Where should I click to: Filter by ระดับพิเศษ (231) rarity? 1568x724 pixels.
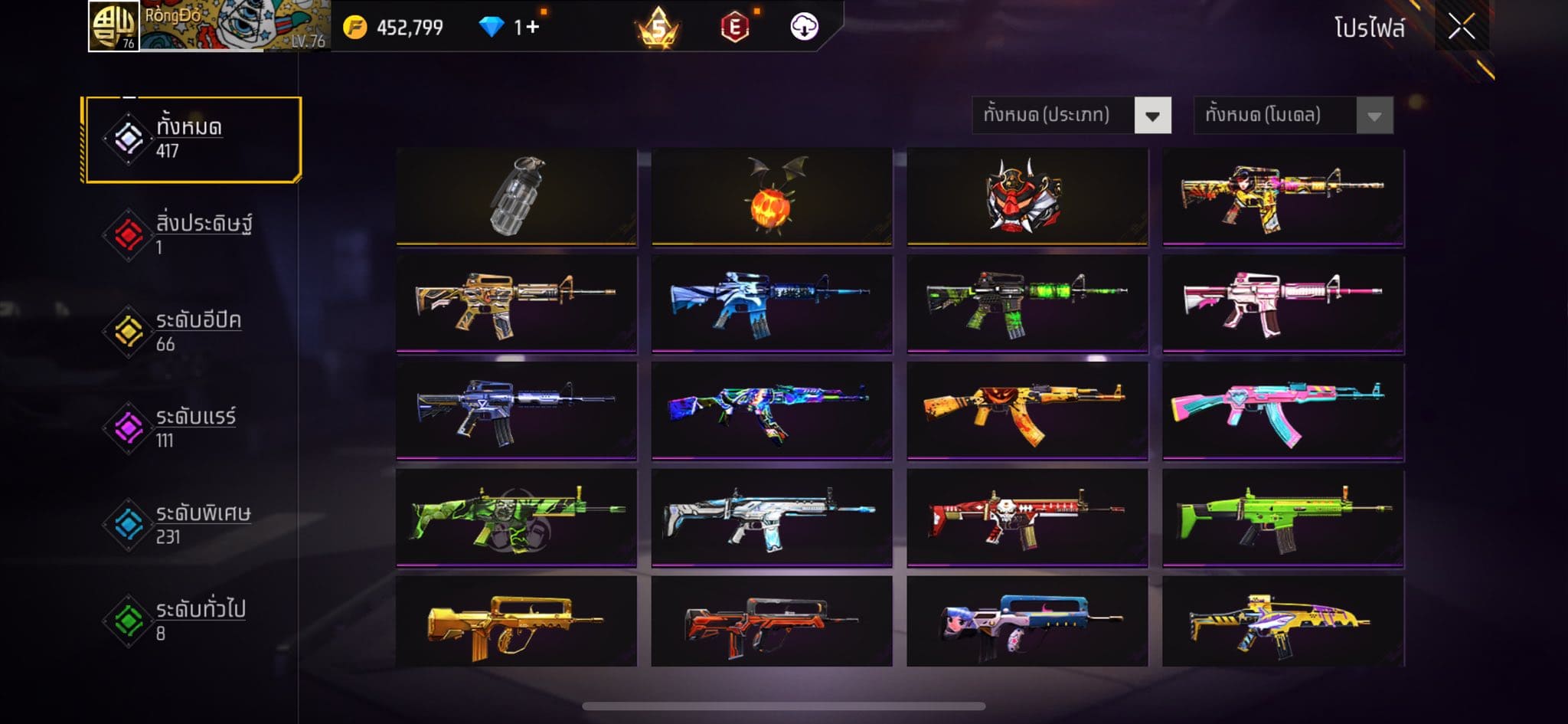pyautogui.click(x=192, y=524)
